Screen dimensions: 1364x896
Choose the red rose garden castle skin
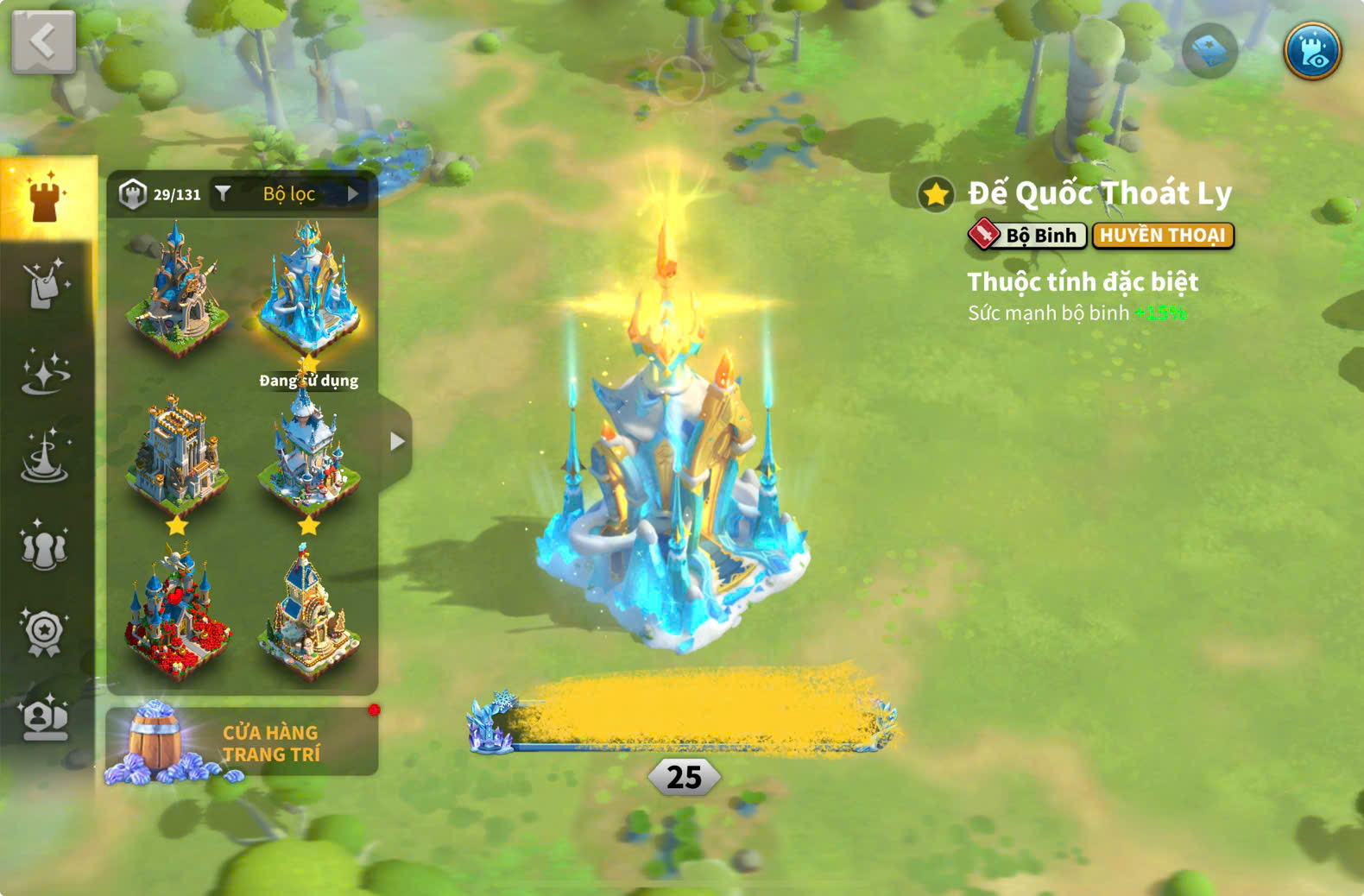pyautogui.click(x=177, y=611)
